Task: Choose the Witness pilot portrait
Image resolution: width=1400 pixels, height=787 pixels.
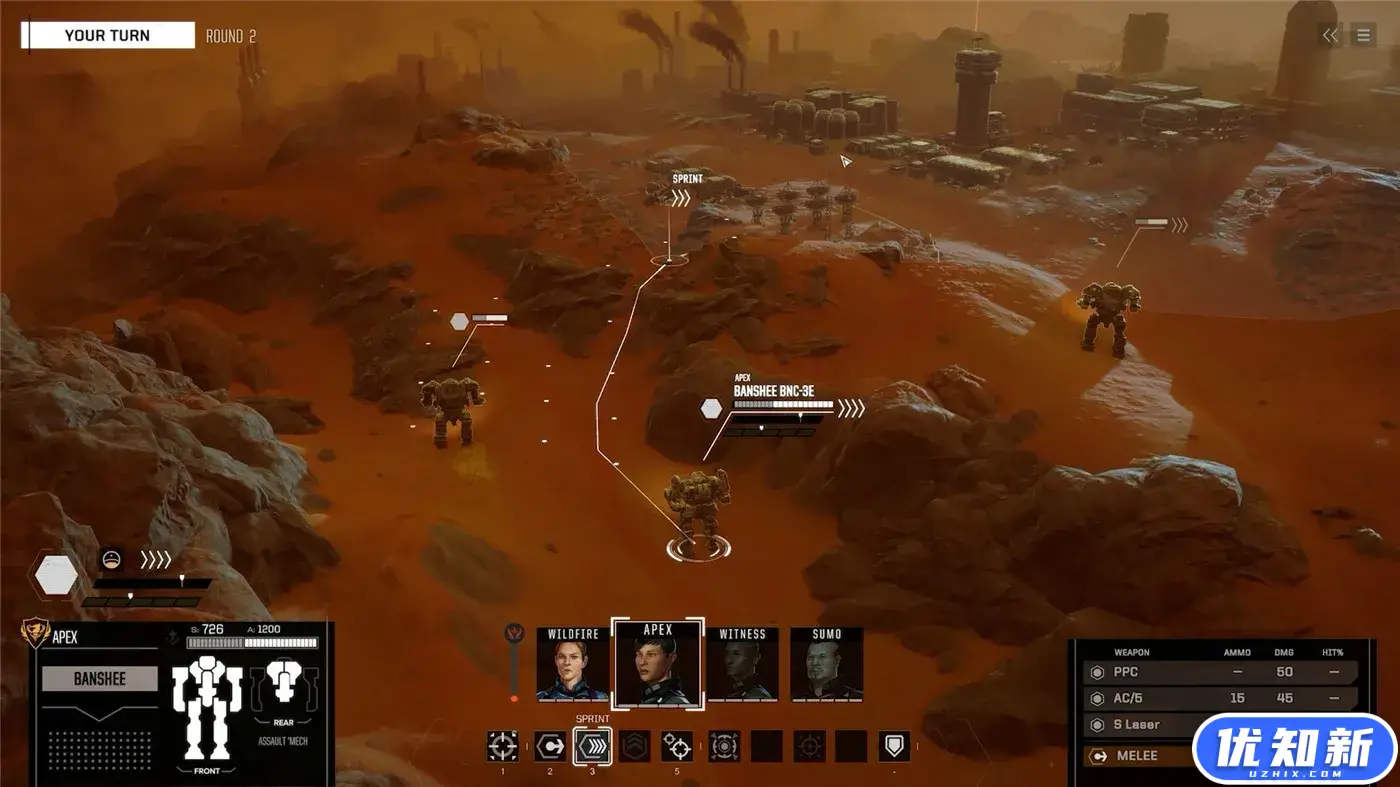Action: 742,664
